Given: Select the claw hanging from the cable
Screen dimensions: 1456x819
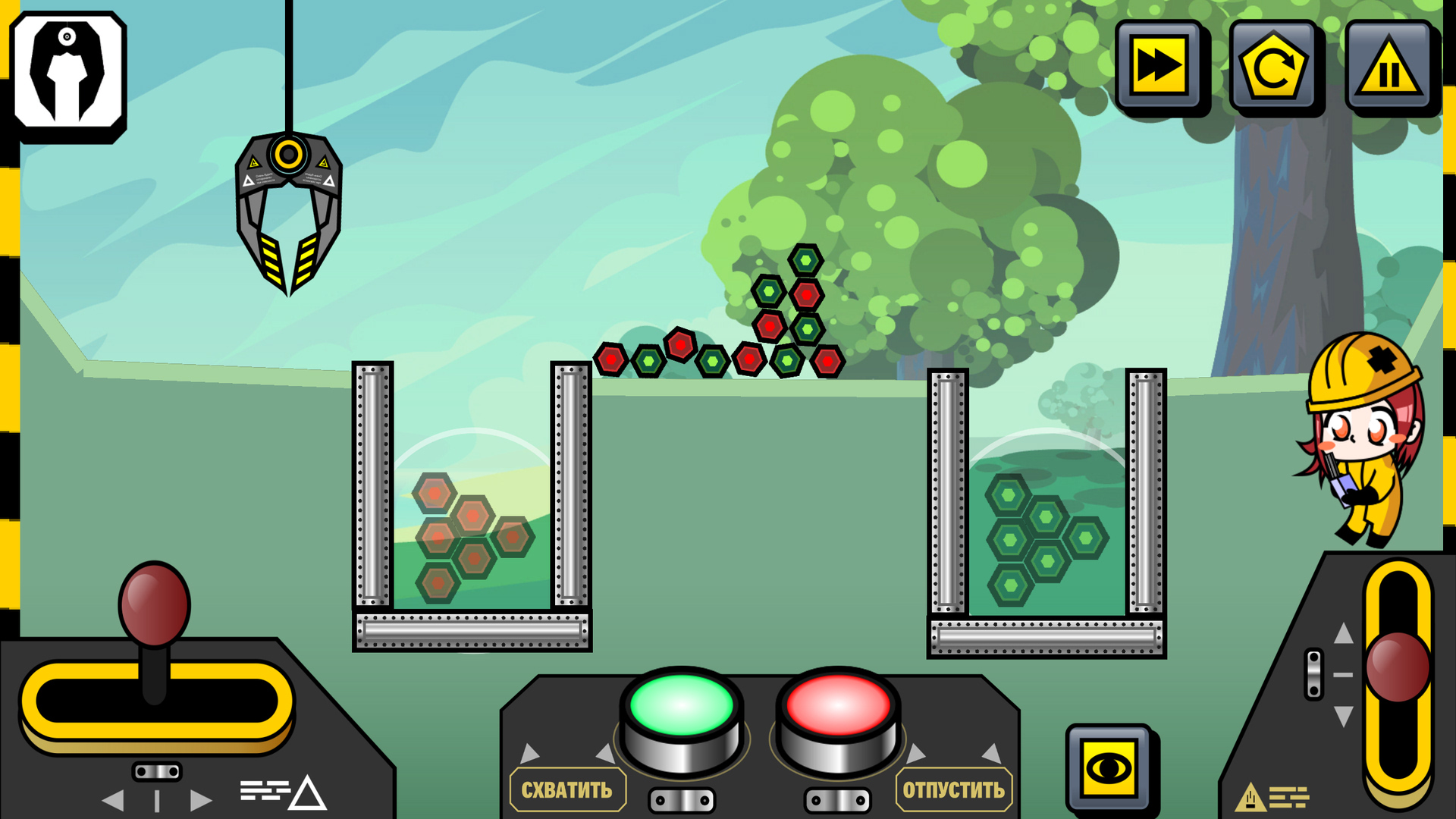Looking at the screenshot, I should point(290,205).
